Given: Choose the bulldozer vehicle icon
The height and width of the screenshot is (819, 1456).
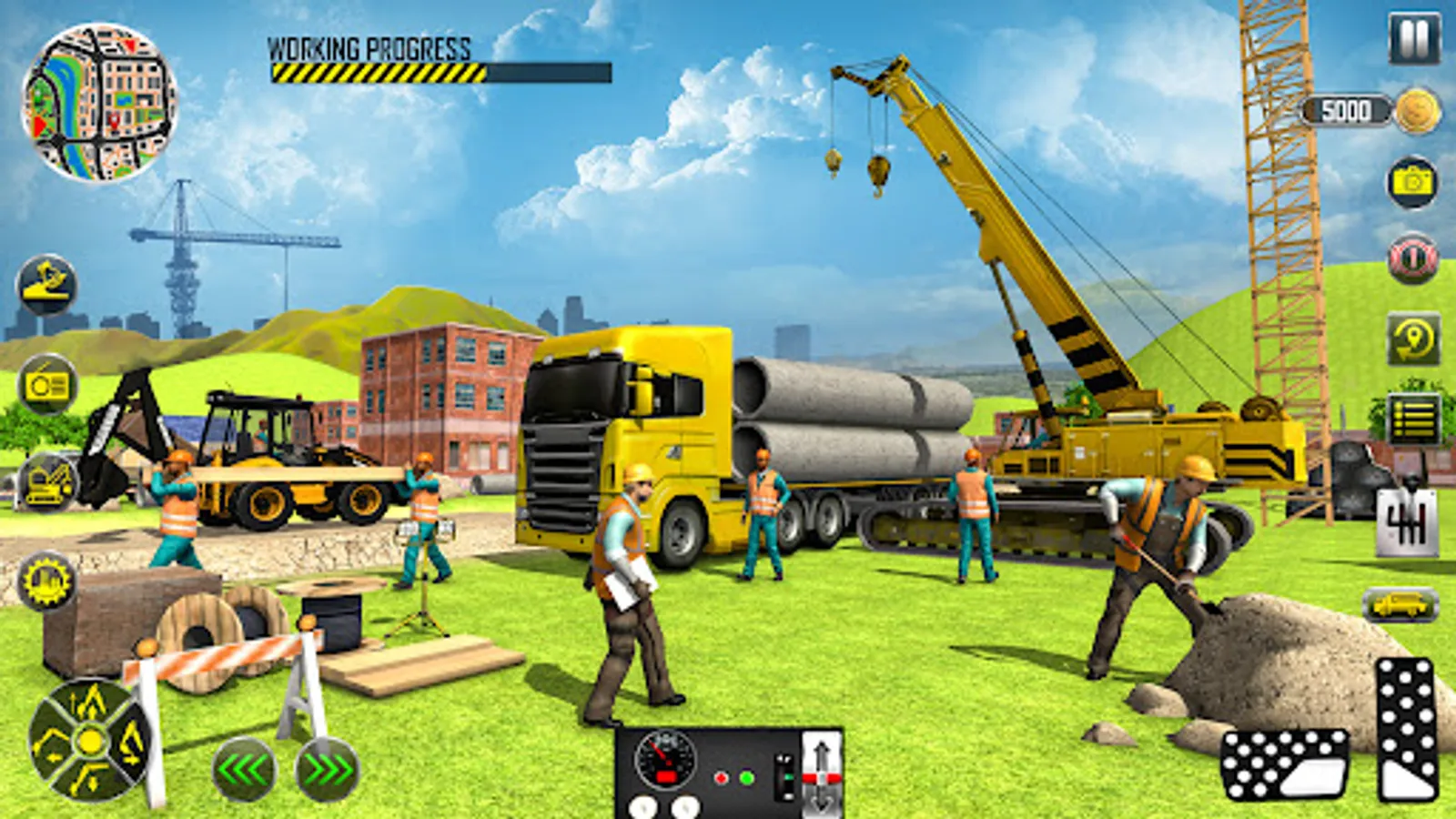Looking at the screenshot, I should click(x=48, y=480).
